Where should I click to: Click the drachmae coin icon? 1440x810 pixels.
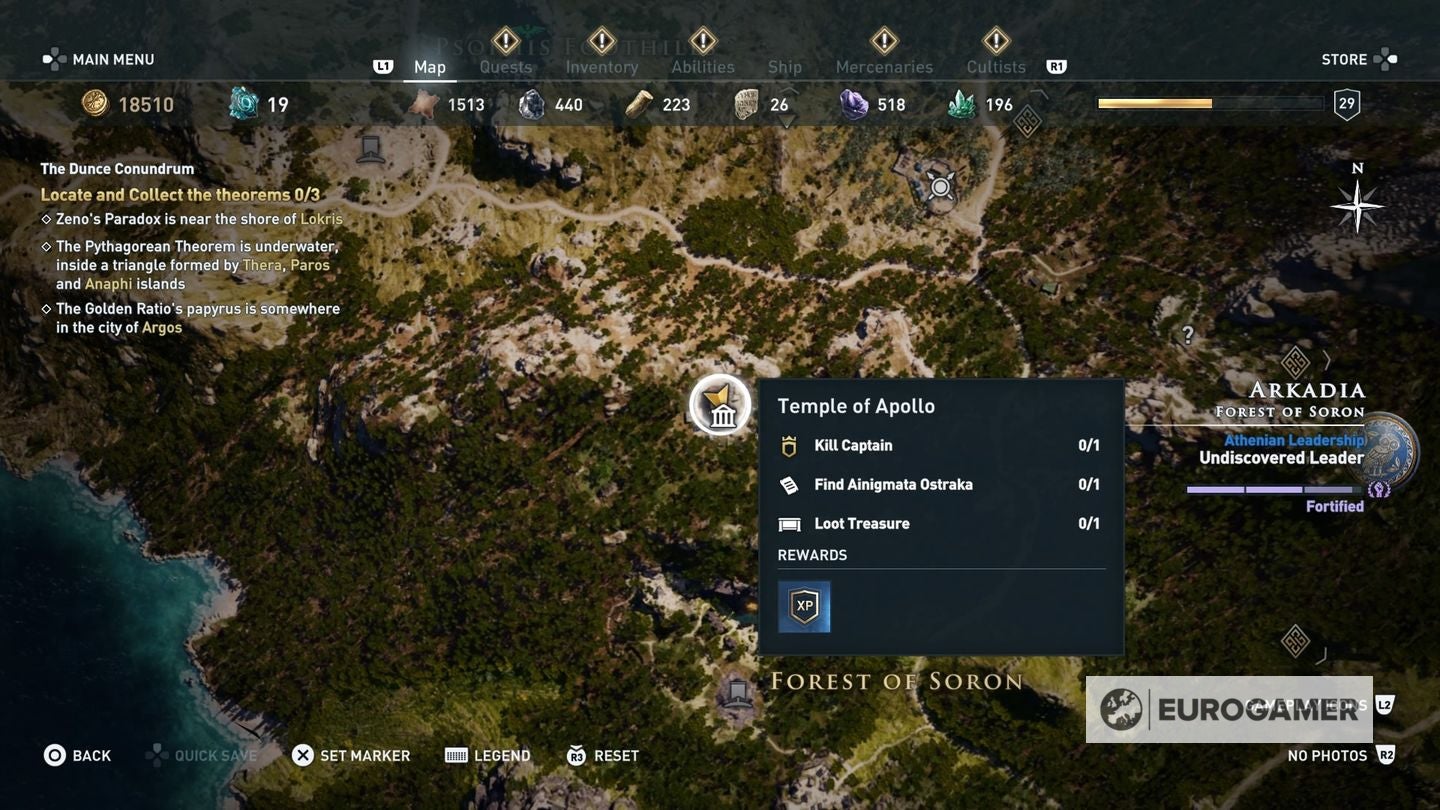tap(96, 103)
